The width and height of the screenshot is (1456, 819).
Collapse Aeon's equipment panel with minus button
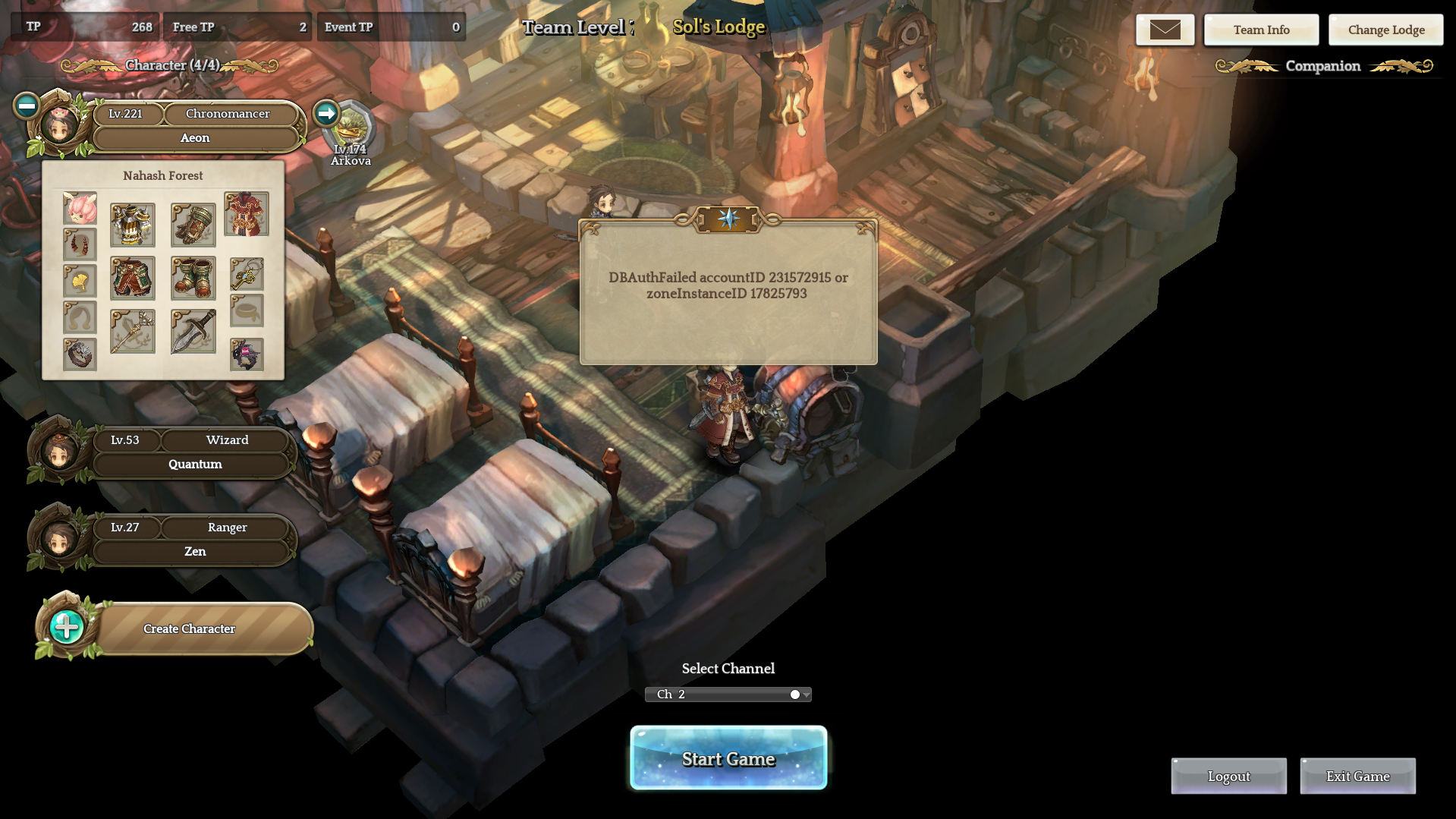coord(27,106)
